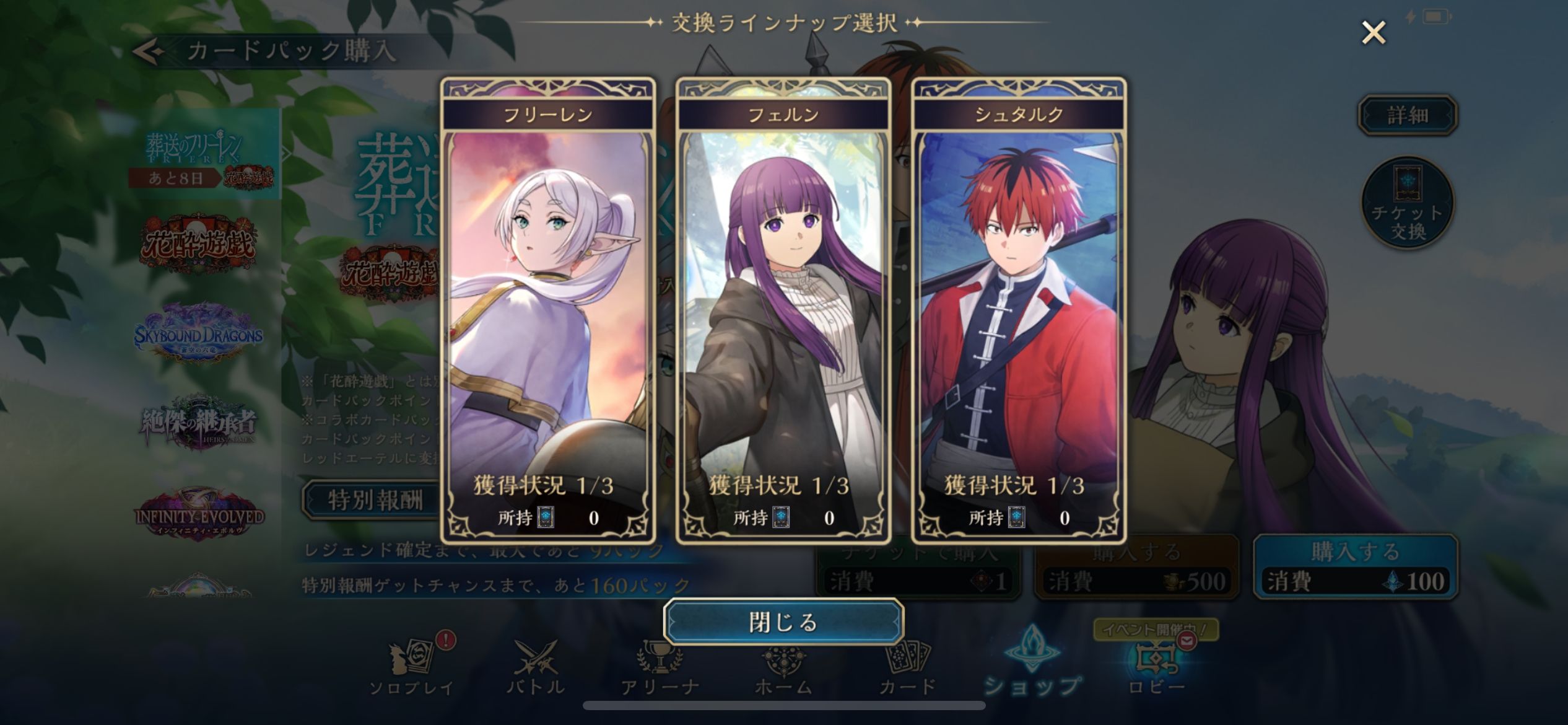
Task: Close the lineup dialog with the X
Action: (1373, 33)
